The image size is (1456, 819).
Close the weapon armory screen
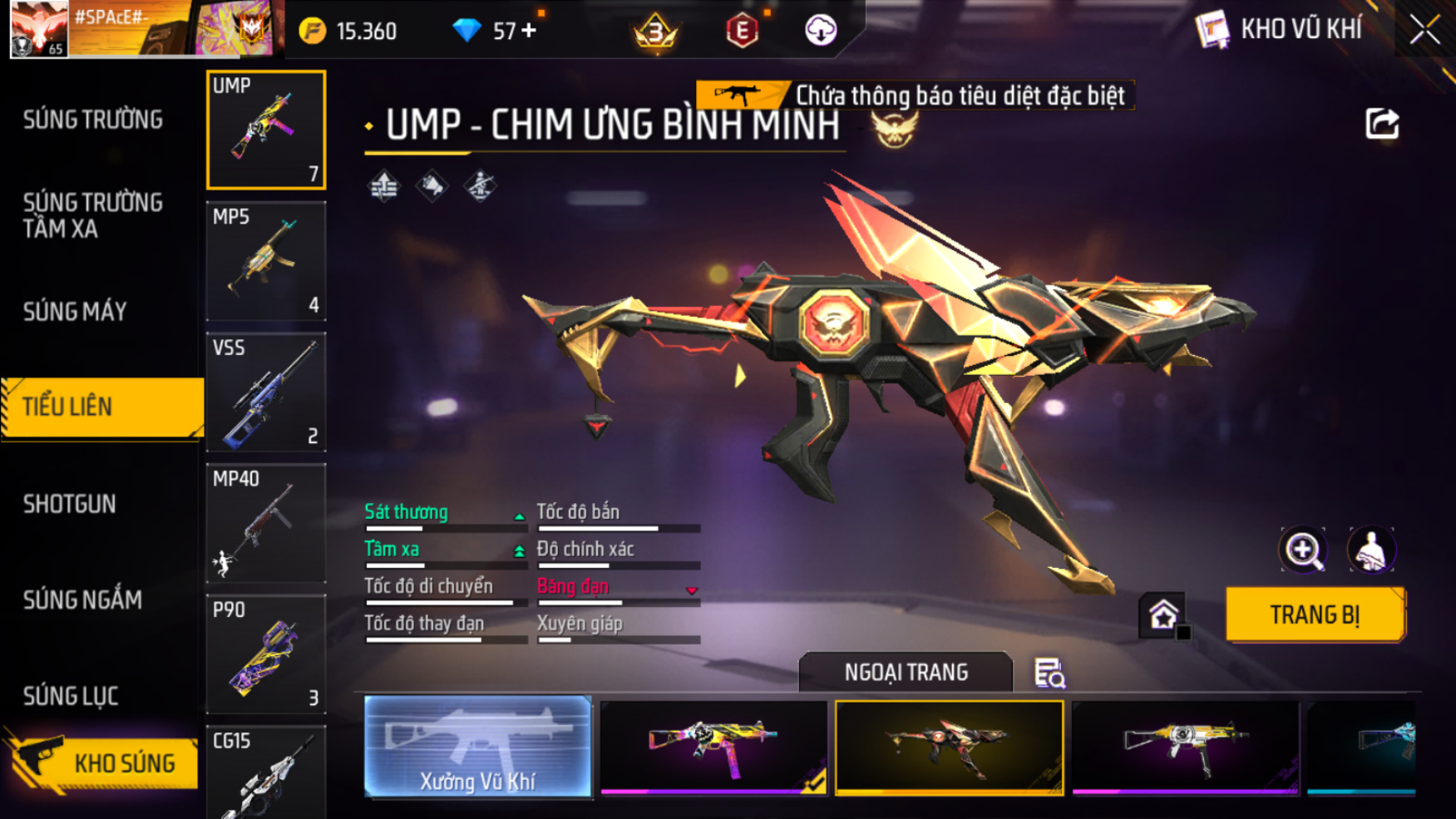1424,30
